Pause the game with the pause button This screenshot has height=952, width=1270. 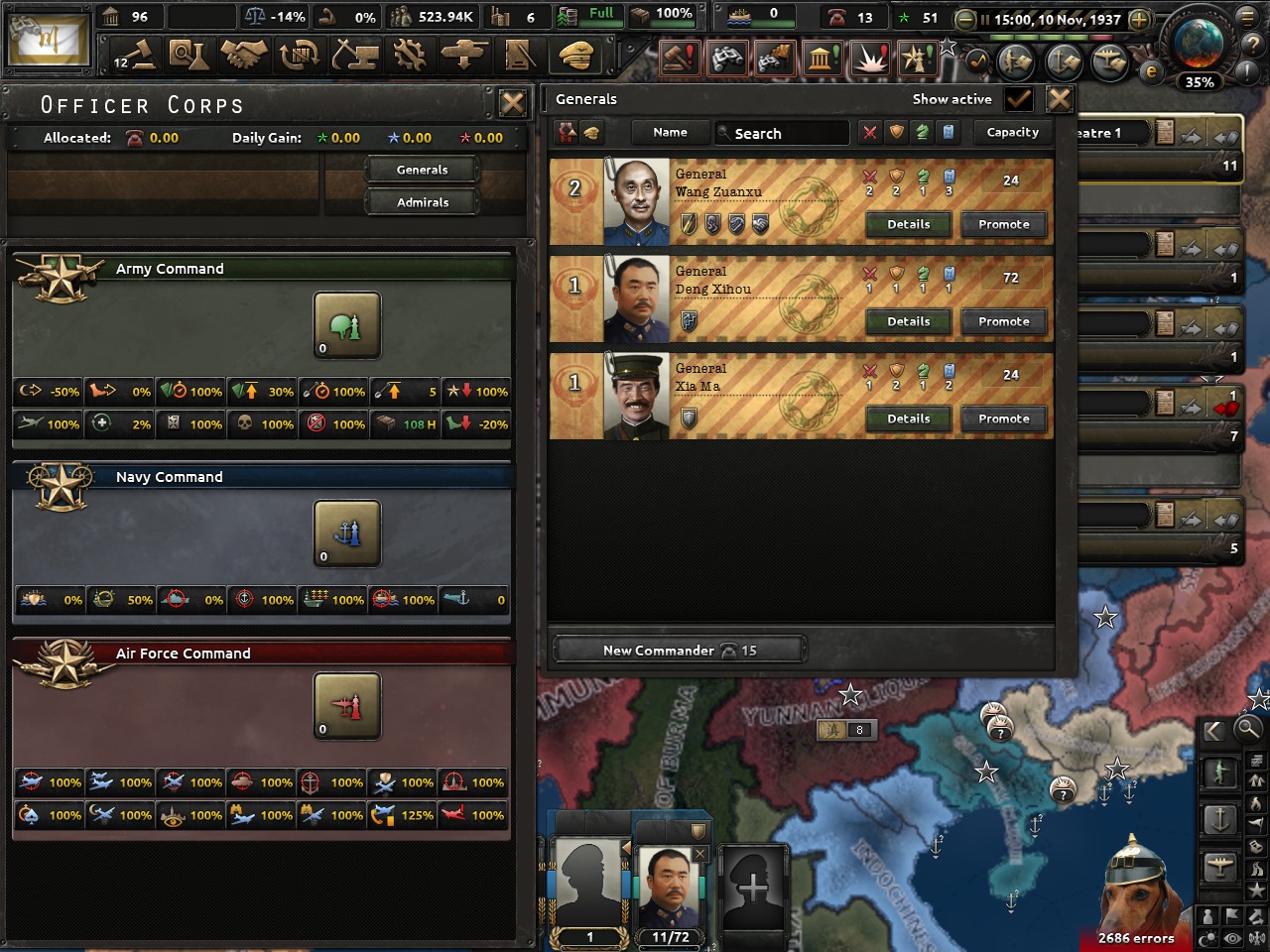985,18
